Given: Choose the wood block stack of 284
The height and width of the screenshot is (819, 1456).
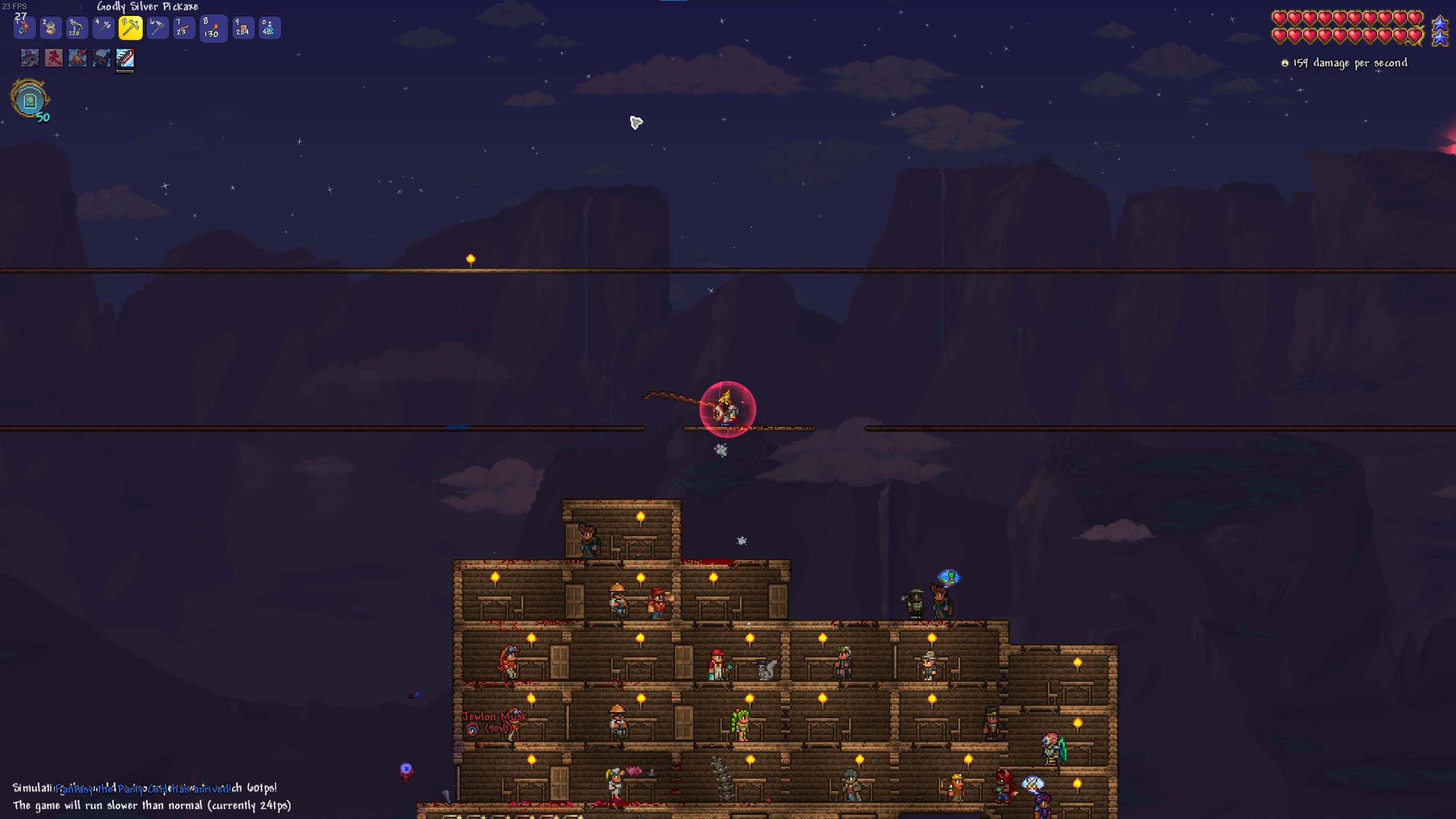Looking at the screenshot, I should tap(242, 28).
